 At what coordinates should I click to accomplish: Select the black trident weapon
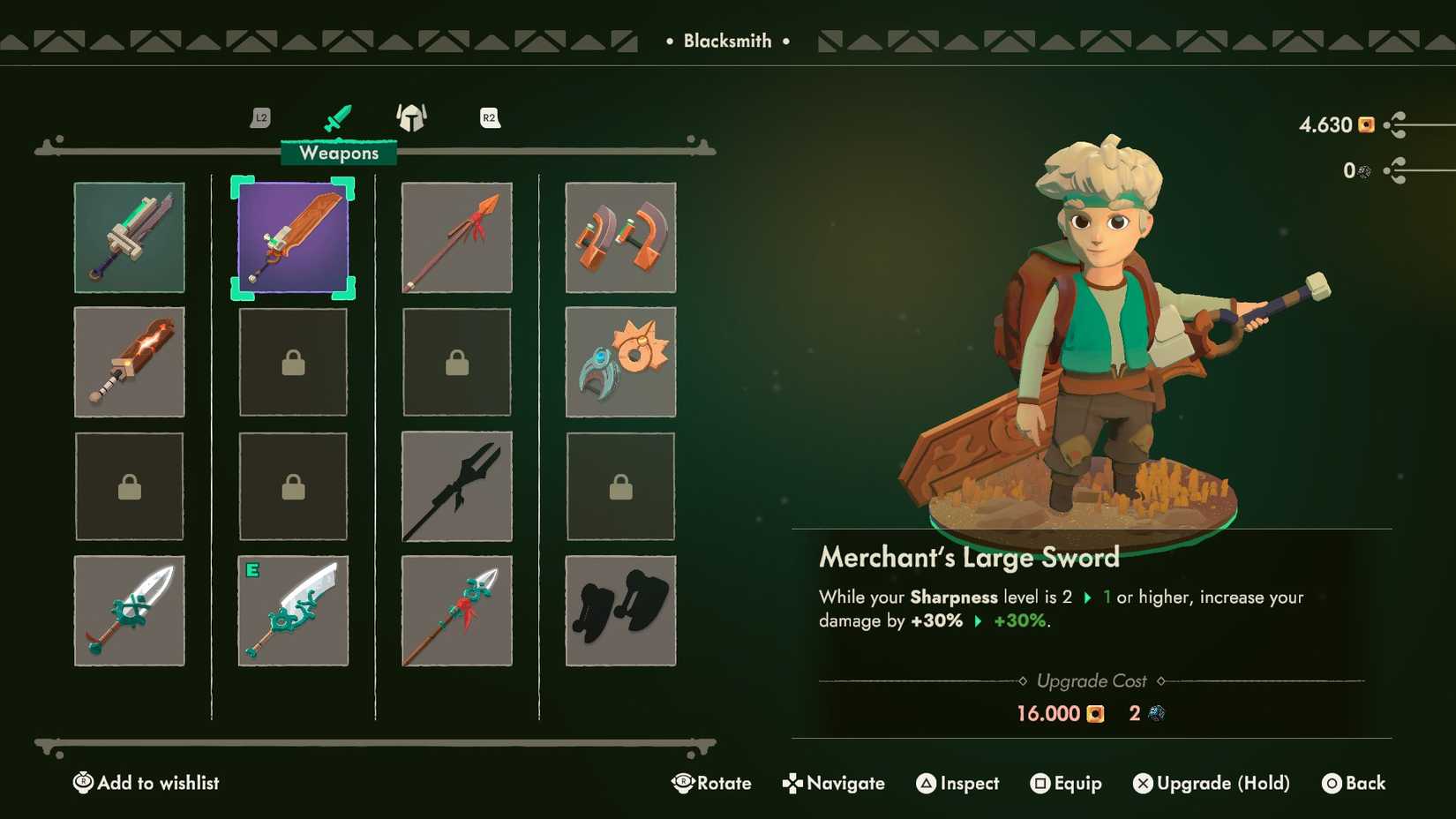click(456, 485)
